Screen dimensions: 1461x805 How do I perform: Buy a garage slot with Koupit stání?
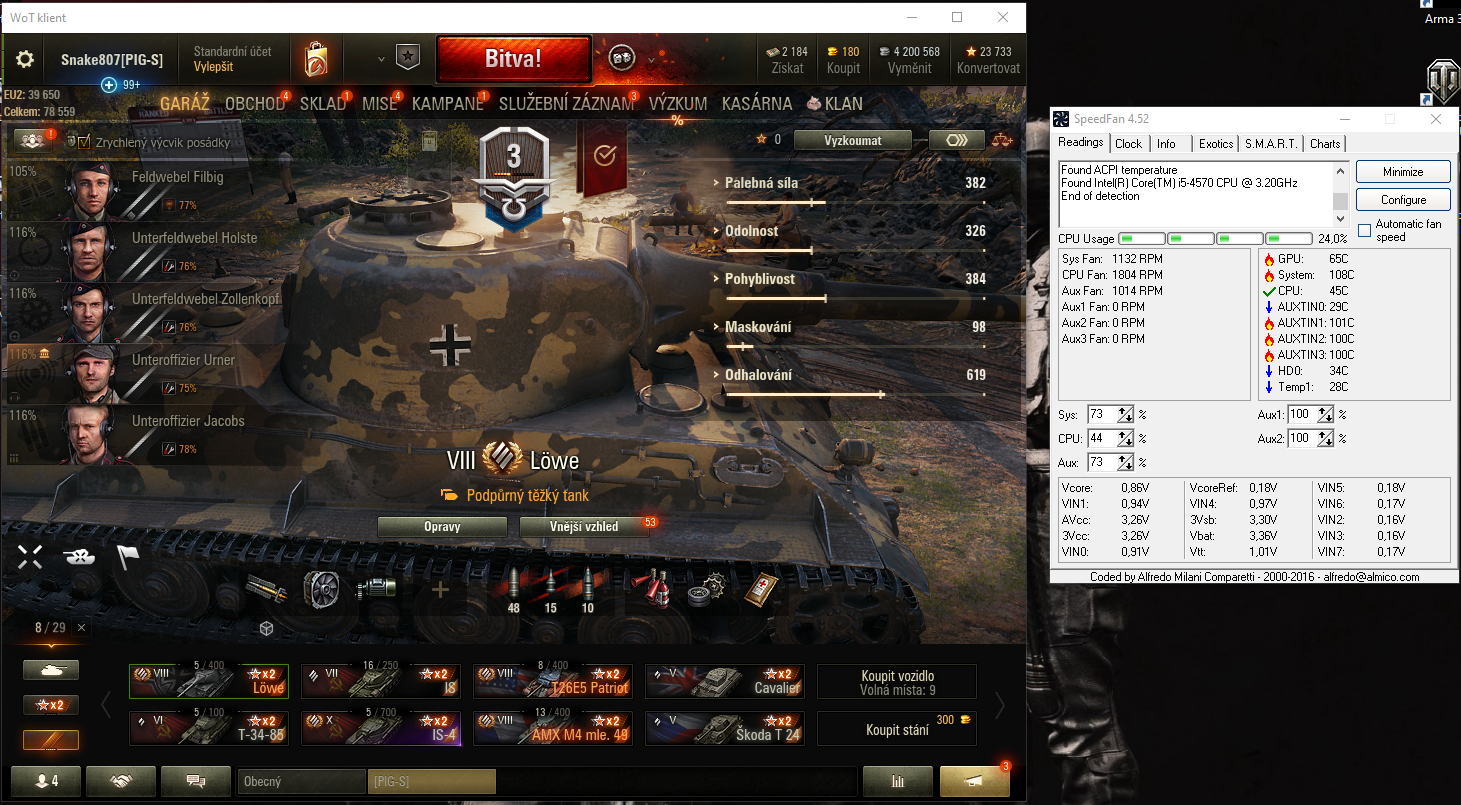pyautogui.click(x=896, y=729)
